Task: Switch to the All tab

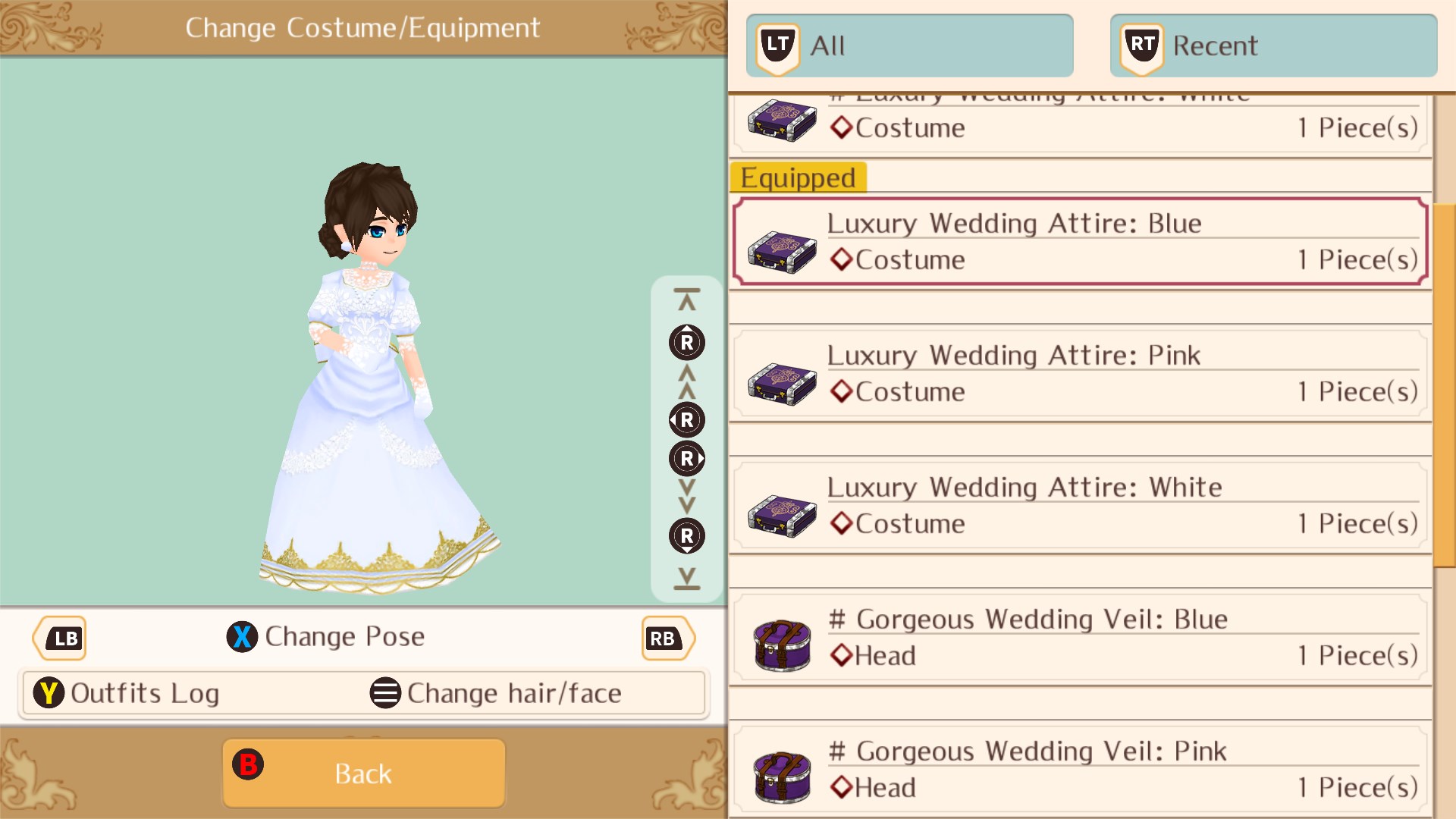Action: coord(910,44)
